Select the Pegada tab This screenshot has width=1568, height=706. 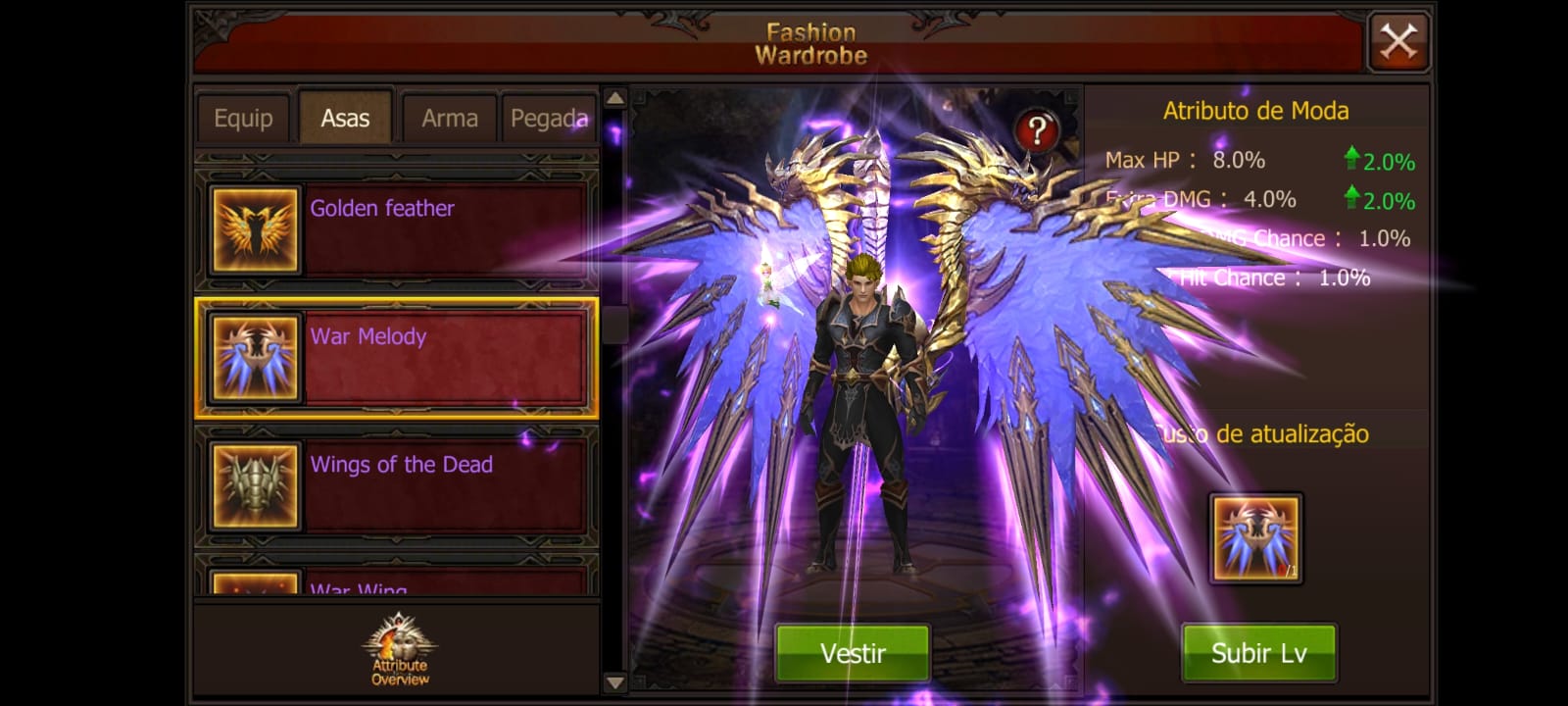(x=549, y=119)
